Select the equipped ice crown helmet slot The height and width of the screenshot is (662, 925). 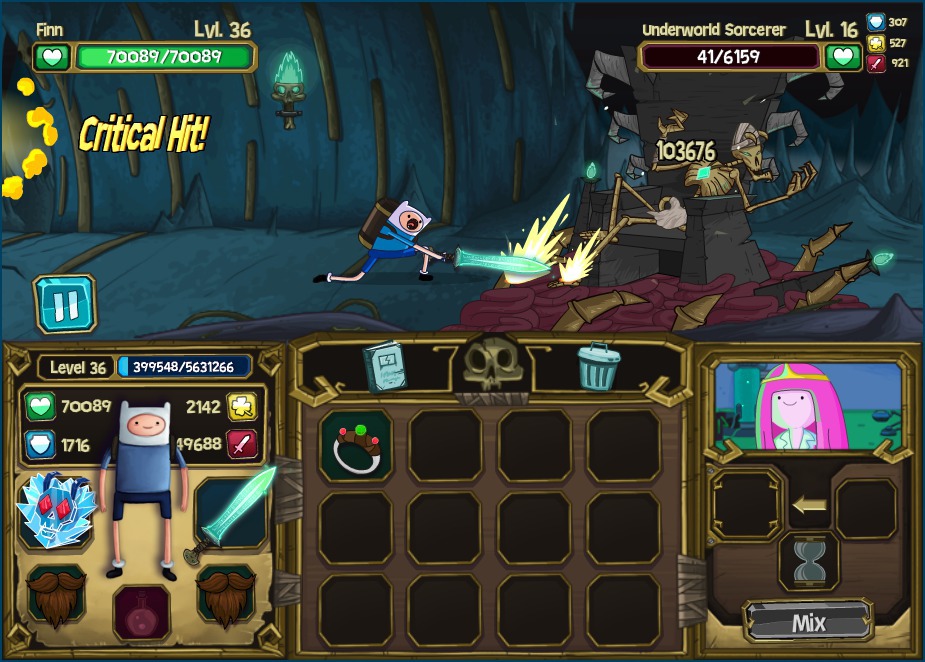coord(56,510)
